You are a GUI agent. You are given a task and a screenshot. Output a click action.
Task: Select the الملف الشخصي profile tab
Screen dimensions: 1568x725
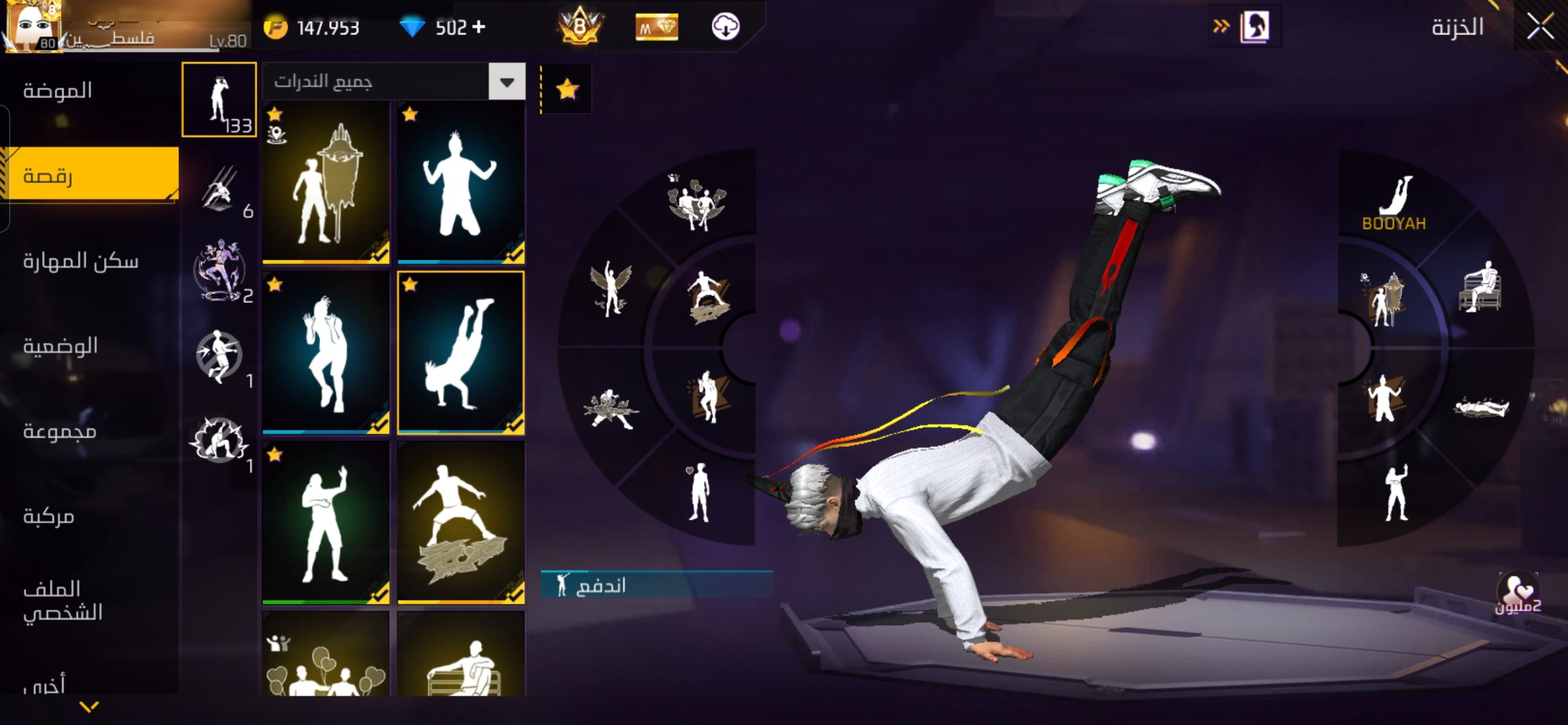coord(63,601)
